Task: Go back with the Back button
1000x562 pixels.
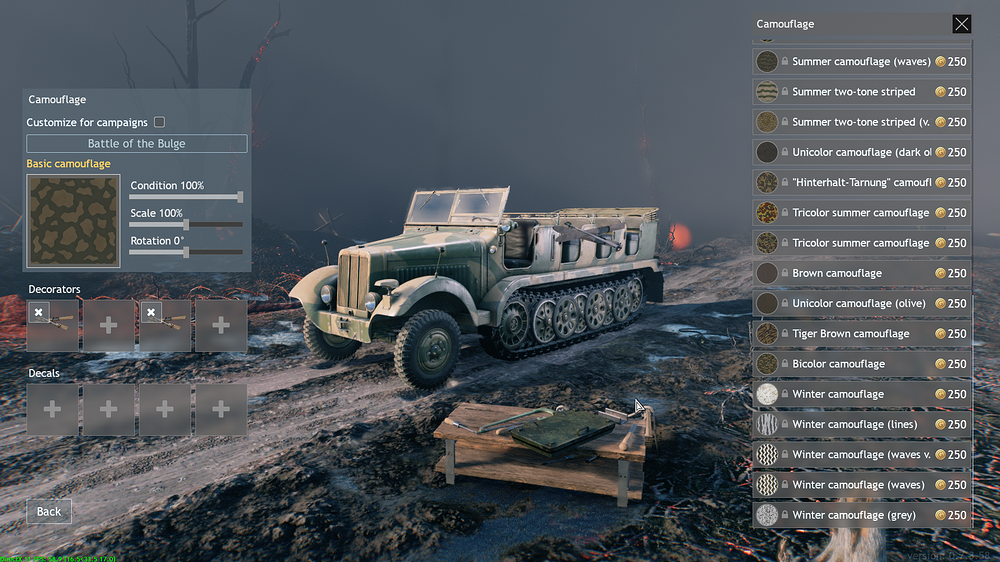Action: 49,511
